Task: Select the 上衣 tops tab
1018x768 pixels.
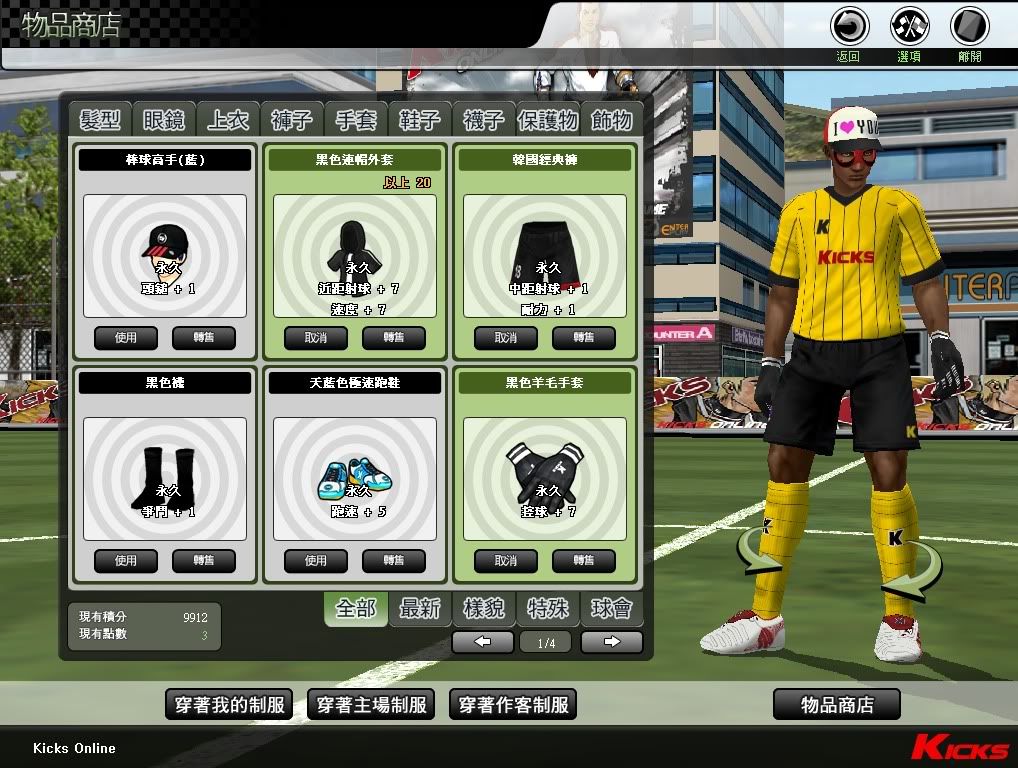Action: point(228,120)
